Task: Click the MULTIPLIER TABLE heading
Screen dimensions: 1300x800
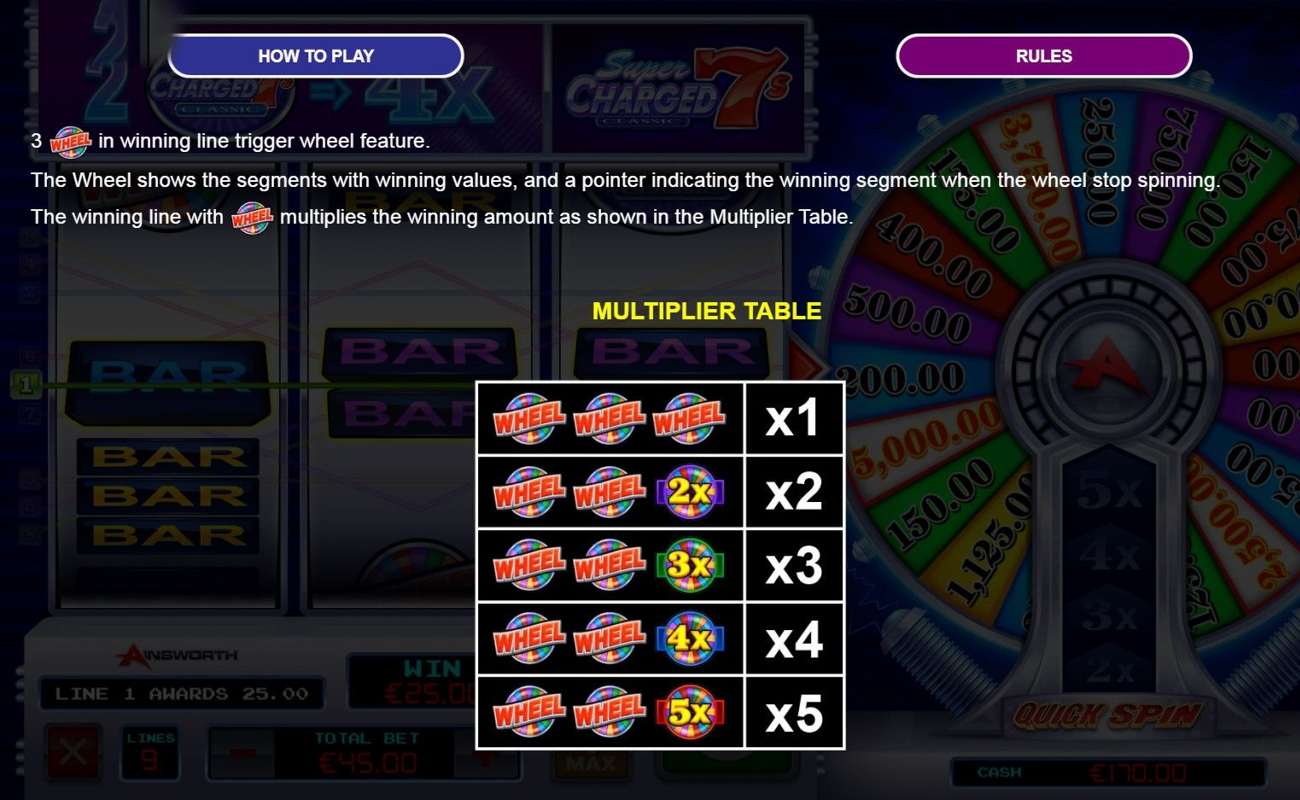Action: [x=707, y=311]
